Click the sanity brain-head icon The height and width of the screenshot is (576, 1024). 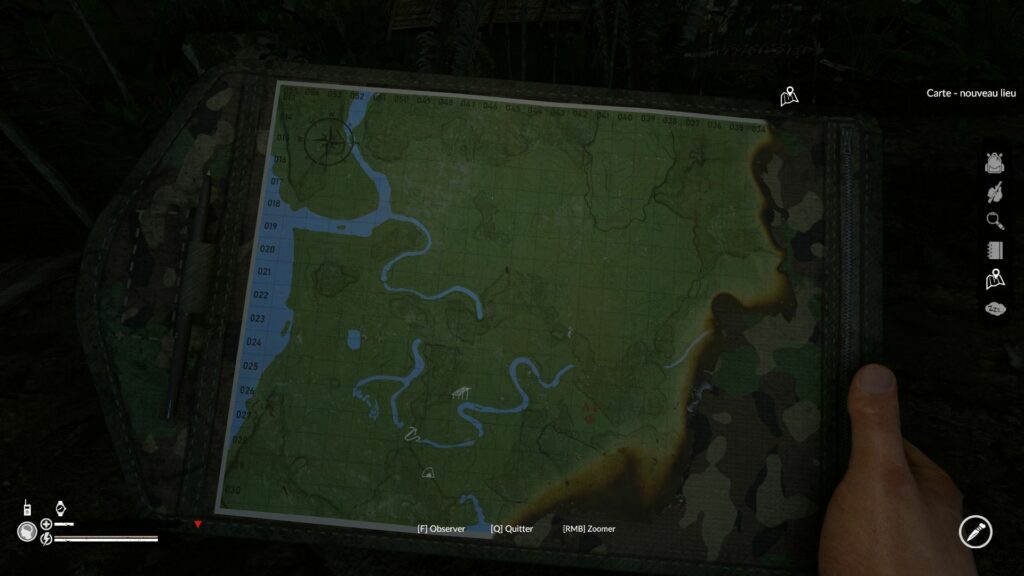tap(26, 532)
